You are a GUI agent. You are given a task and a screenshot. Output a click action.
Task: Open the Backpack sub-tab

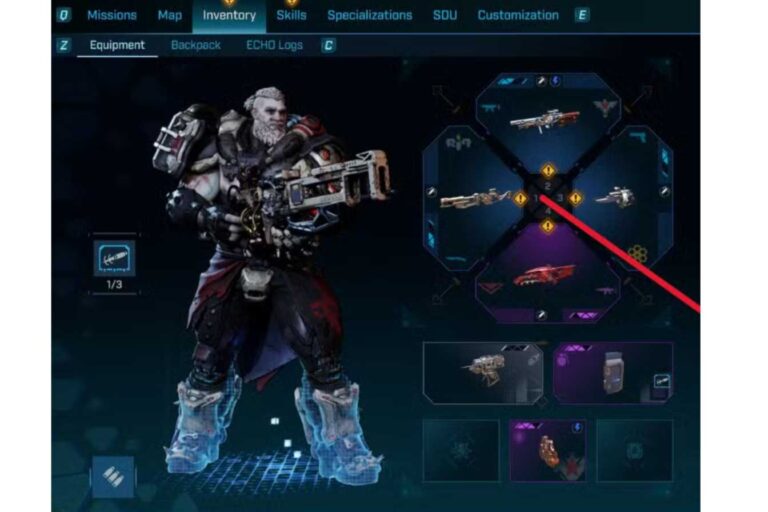pyautogui.click(x=195, y=45)
